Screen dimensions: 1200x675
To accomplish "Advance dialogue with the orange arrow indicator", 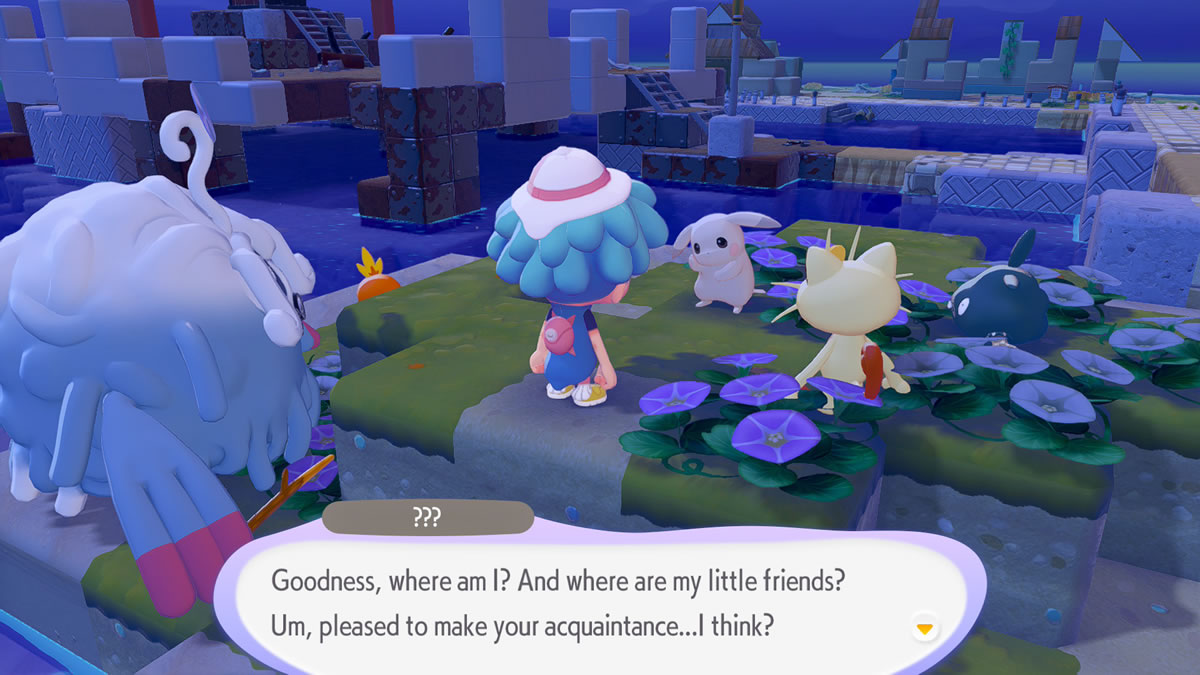I will coord(925,628).
